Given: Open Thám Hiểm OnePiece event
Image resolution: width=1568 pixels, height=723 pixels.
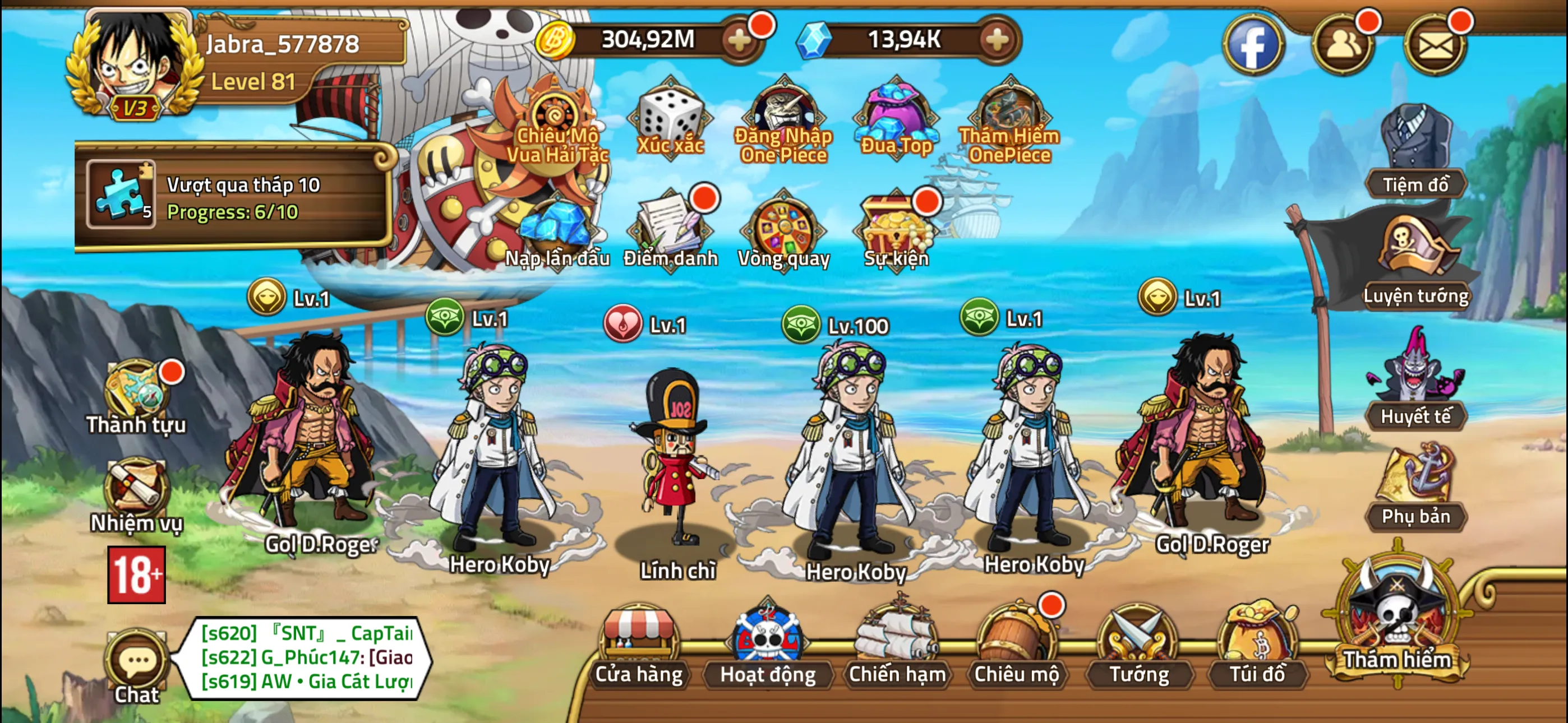Looking at the screenshot, I should coord(1006,115).
